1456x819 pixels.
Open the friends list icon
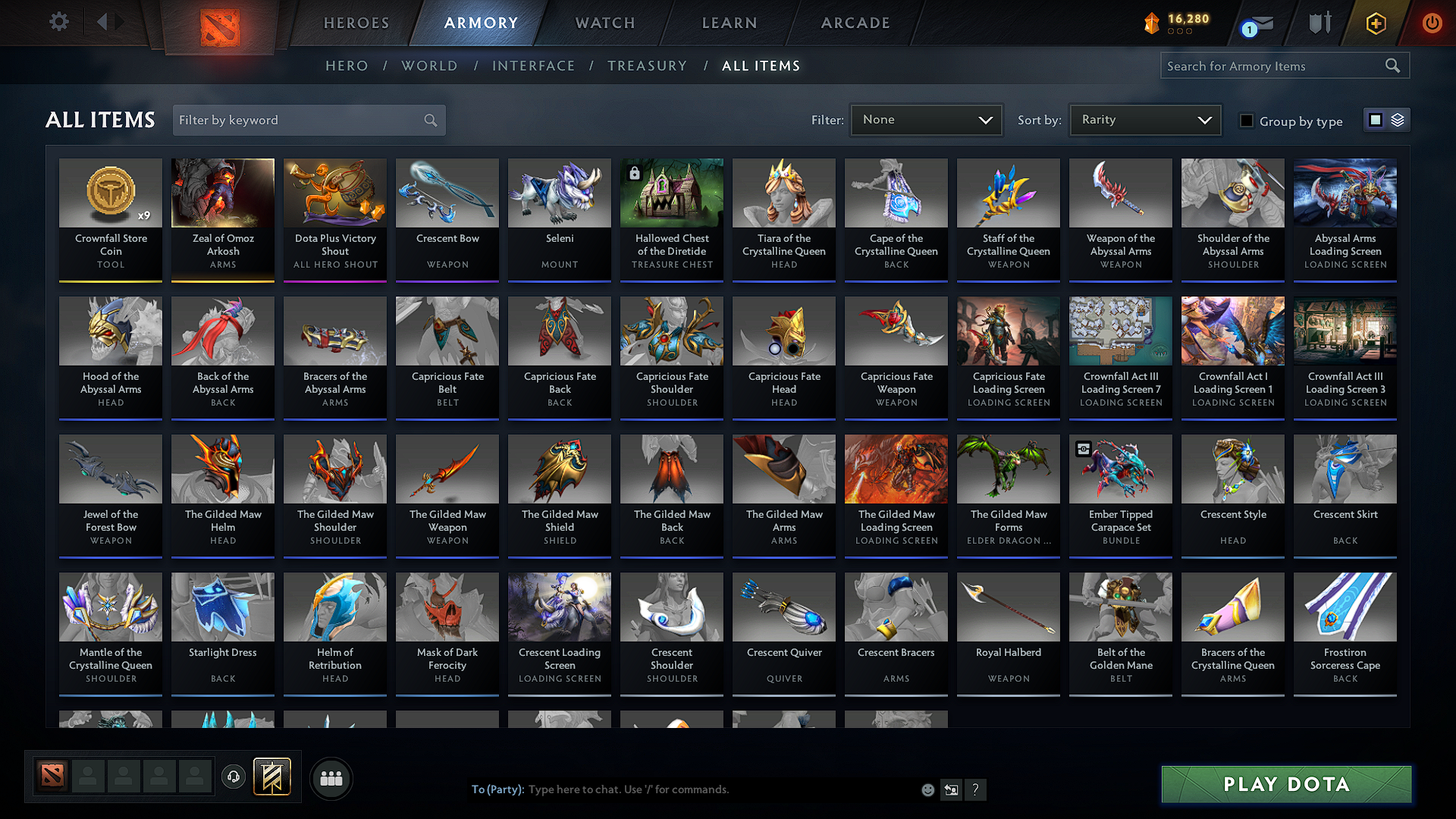point(331,777)
